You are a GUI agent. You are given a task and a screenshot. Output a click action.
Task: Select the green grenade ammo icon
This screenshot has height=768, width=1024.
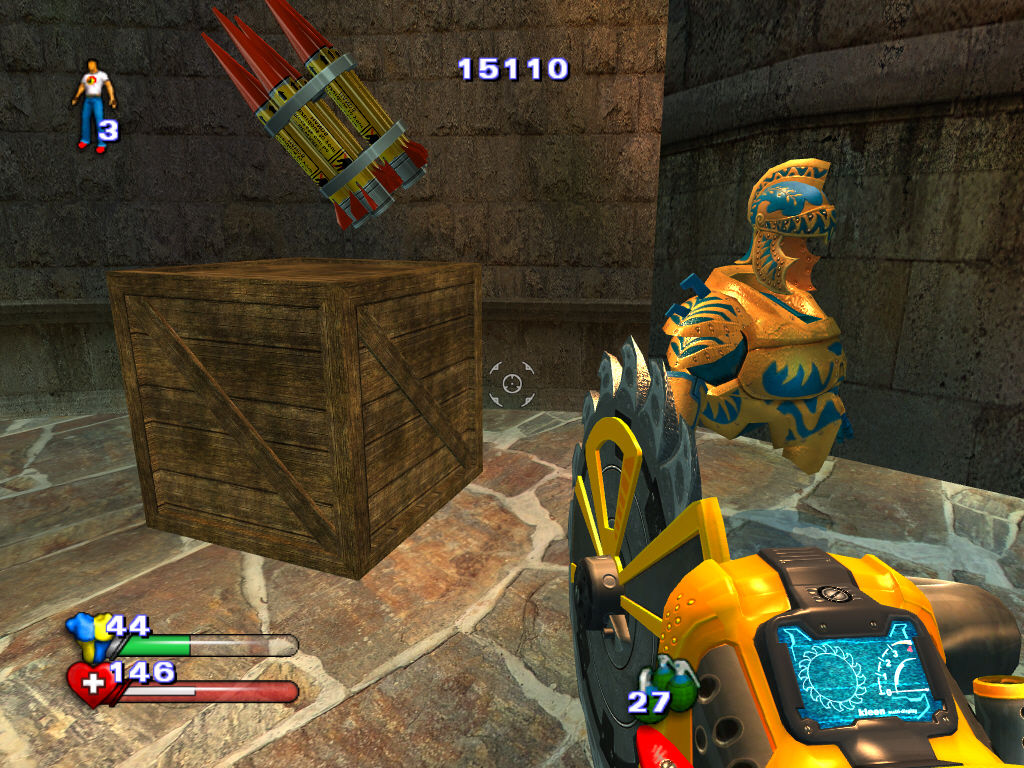click(x=677, y=684)
